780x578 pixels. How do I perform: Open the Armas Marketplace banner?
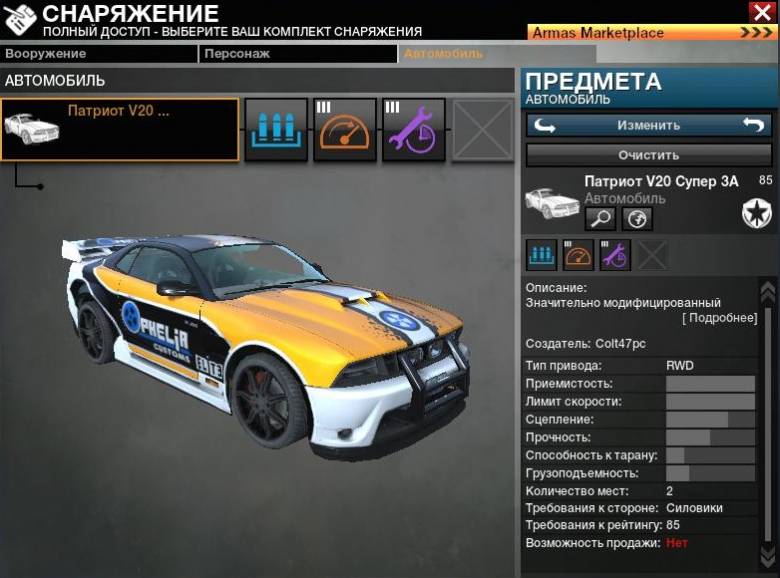[x=652, y=33]
